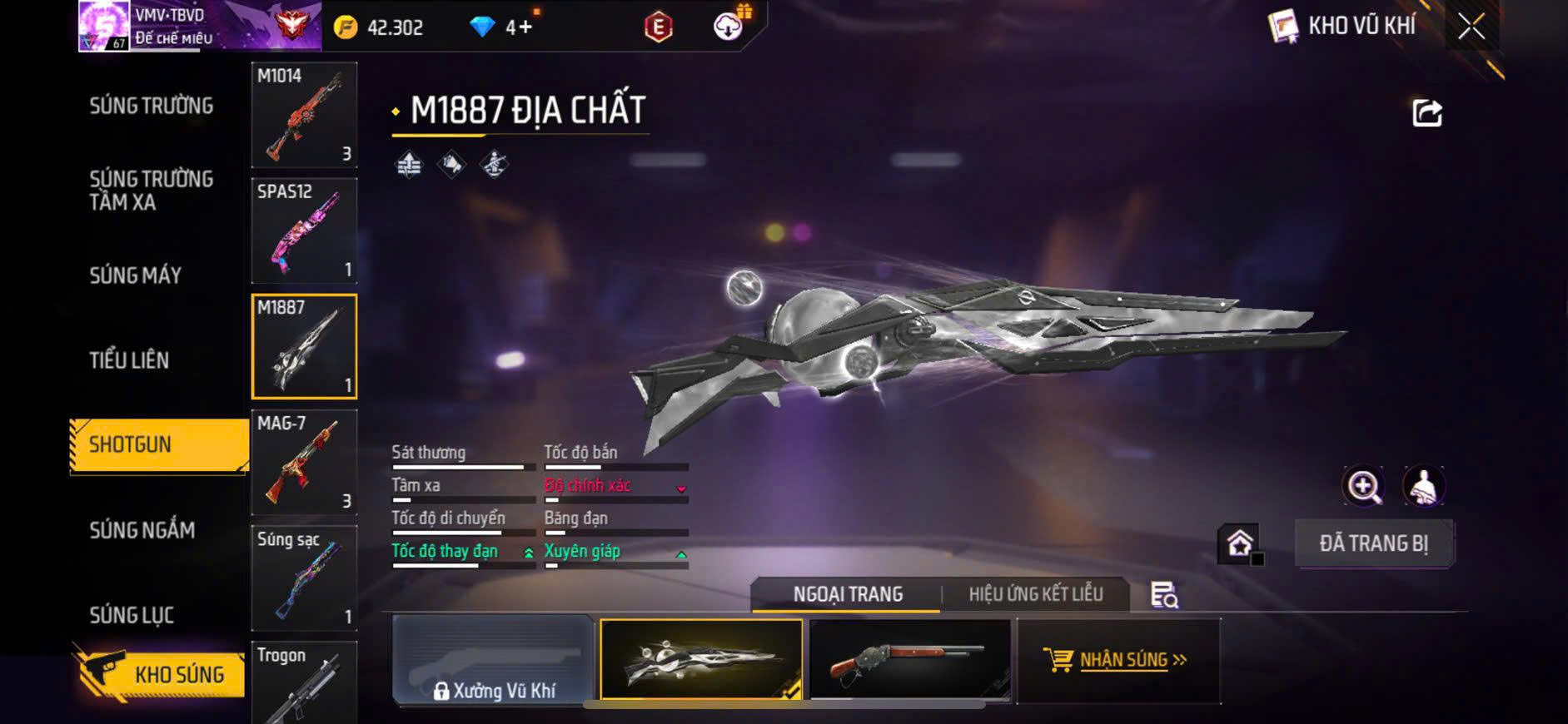The width and height of the screenshot is (1568, 724).
Task: Select the Trogon weapon tile
Action: click(x=304, y=682)
